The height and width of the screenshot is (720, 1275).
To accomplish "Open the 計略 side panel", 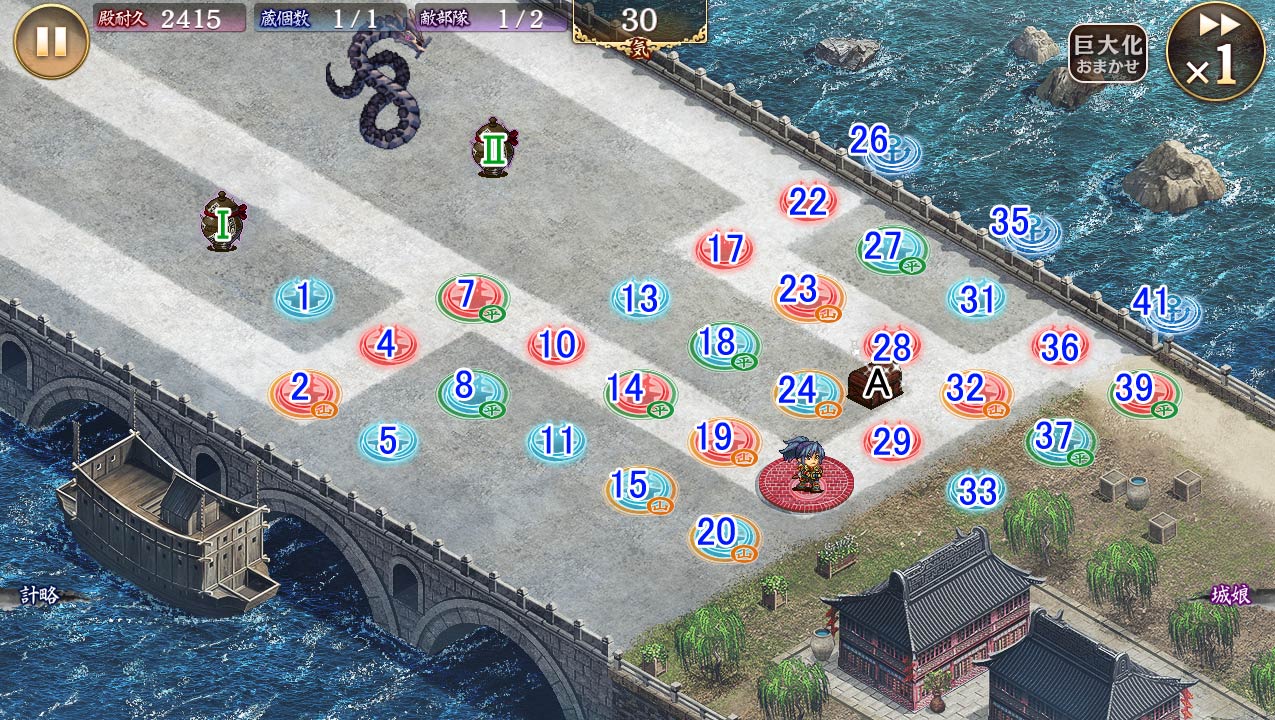I will pyautogui.click(x=40, y=596).
